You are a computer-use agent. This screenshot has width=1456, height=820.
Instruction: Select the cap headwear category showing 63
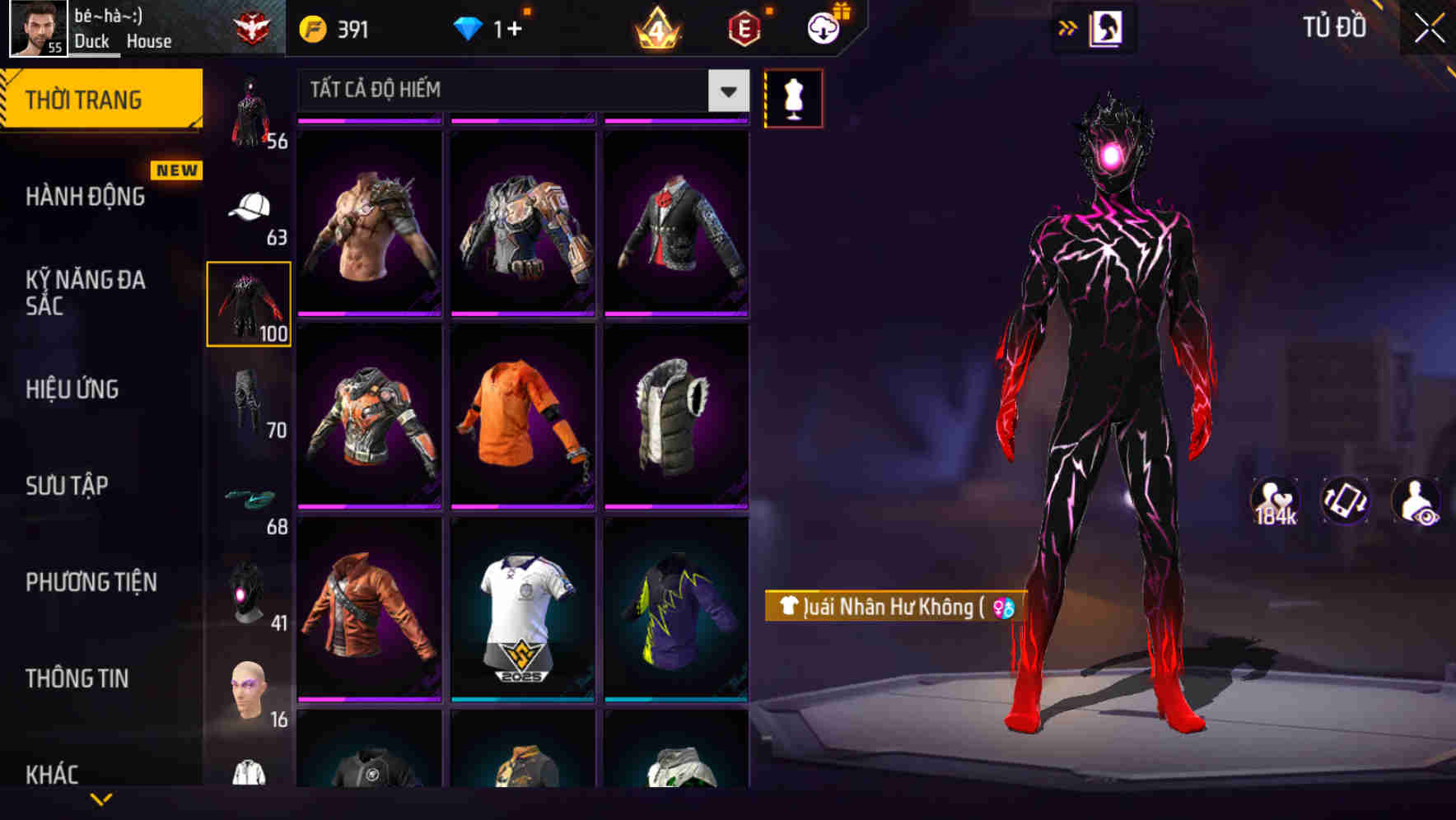pyautogui.click(x=250, y=208)
